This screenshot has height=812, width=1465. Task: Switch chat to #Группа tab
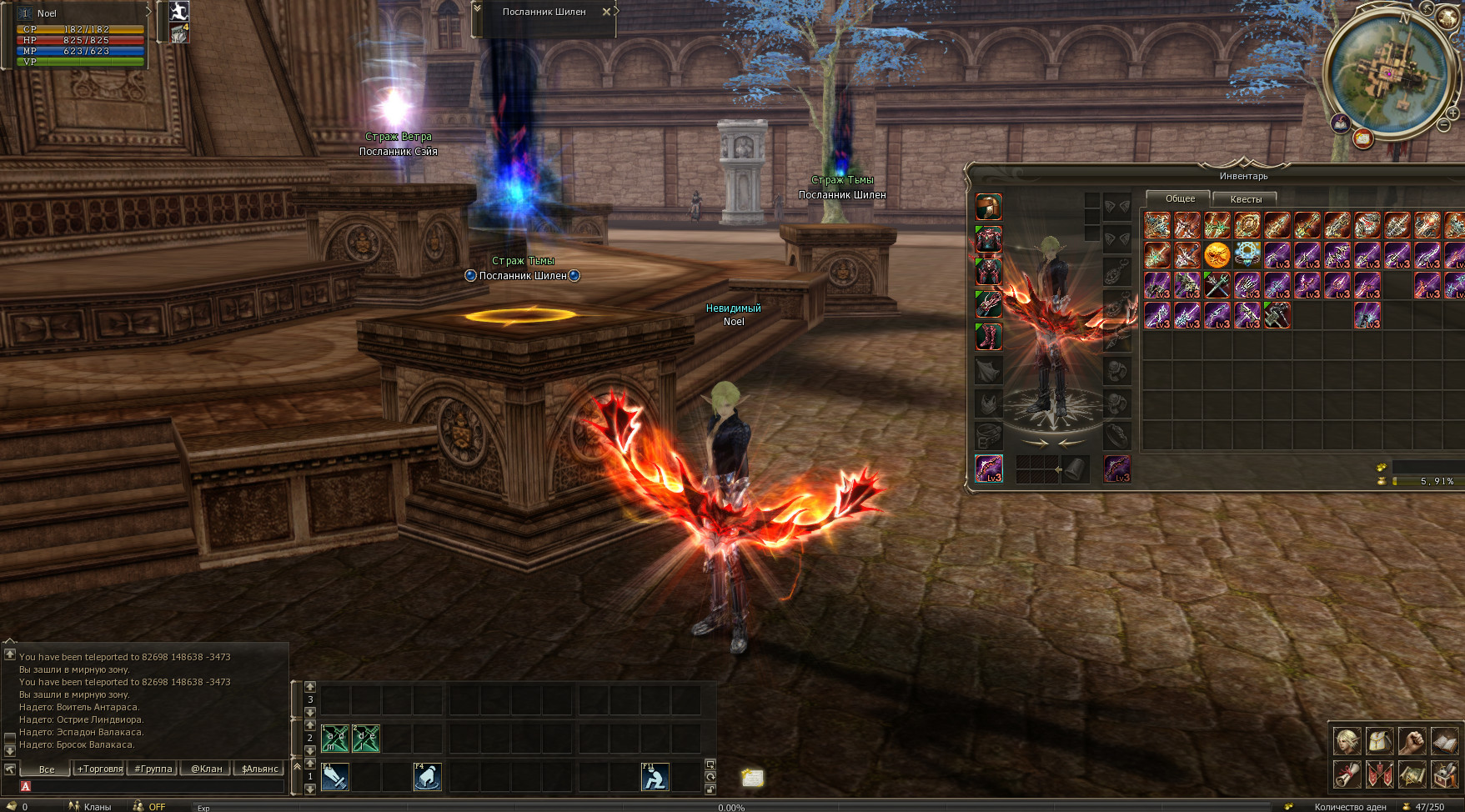[x=153, y=769]
